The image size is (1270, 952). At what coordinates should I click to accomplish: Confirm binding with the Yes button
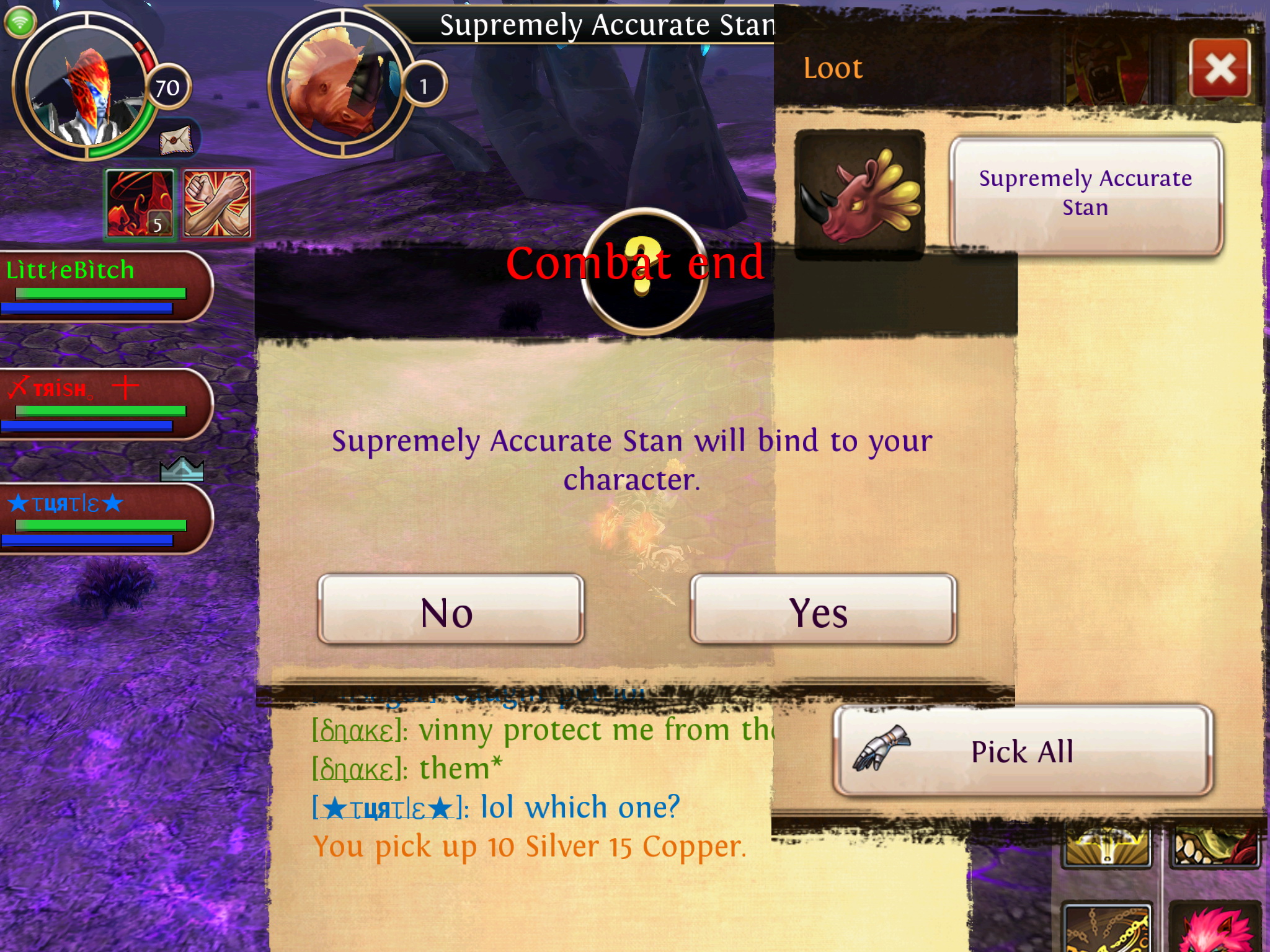(823, 610)
